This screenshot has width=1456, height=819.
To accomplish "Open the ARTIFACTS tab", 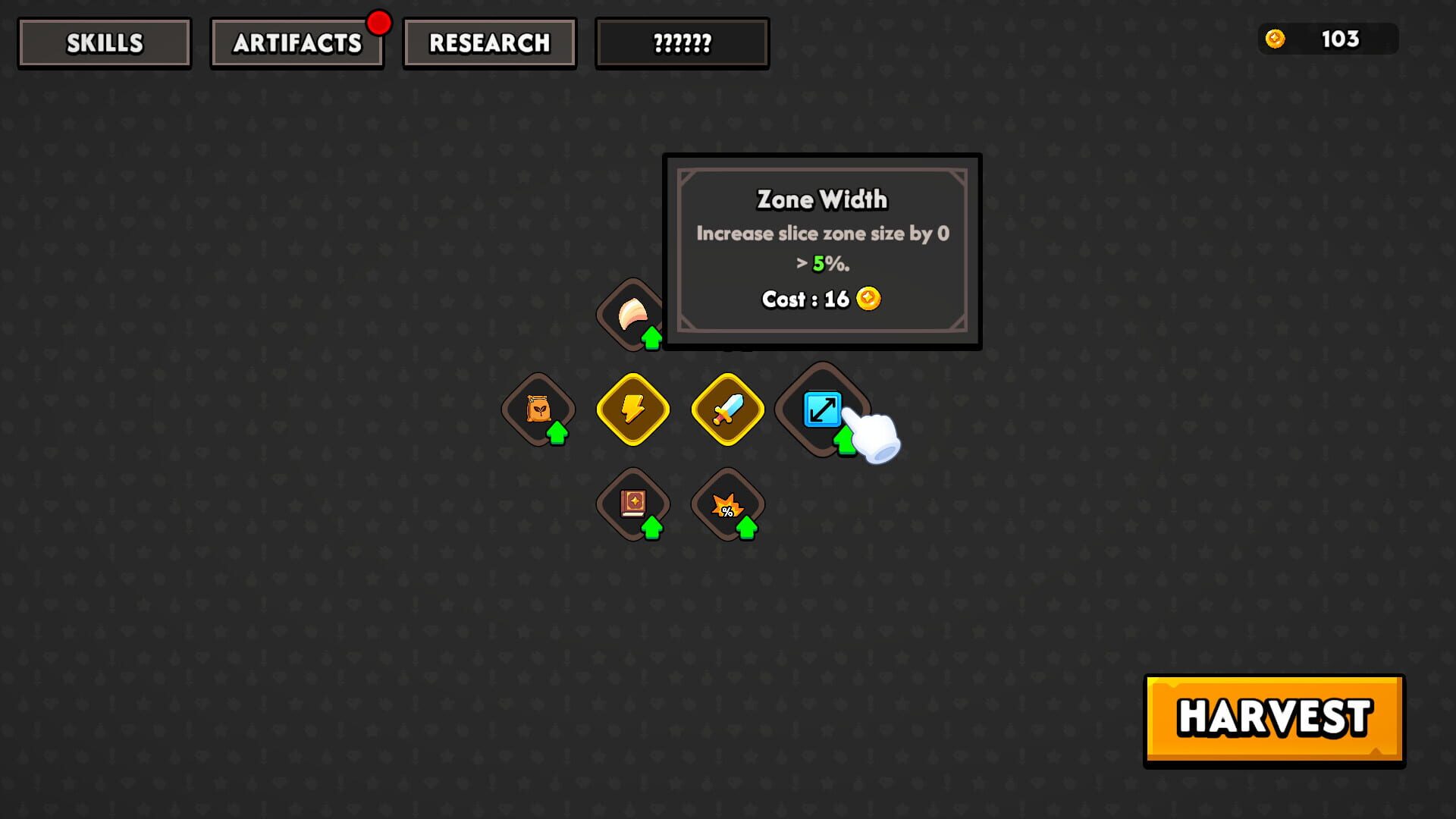I will click(x=297, y=42).
